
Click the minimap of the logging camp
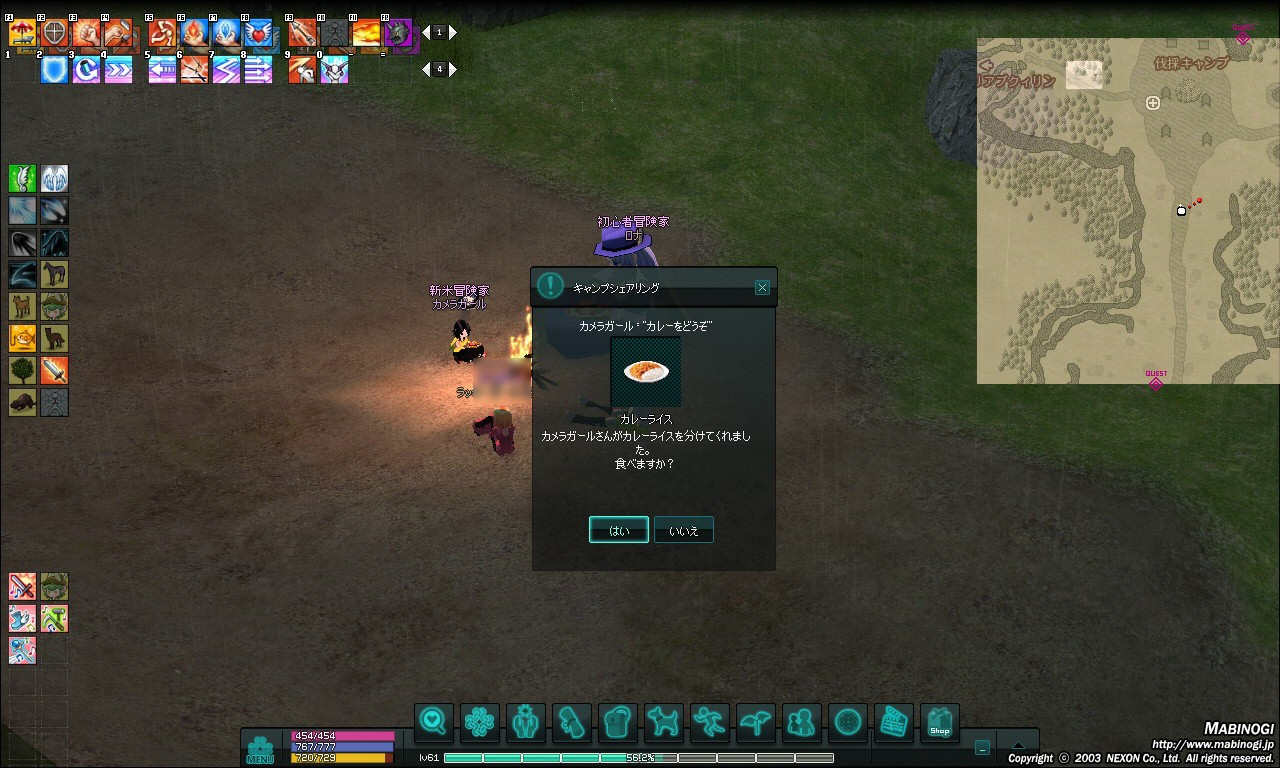(x=1127, y=211)
